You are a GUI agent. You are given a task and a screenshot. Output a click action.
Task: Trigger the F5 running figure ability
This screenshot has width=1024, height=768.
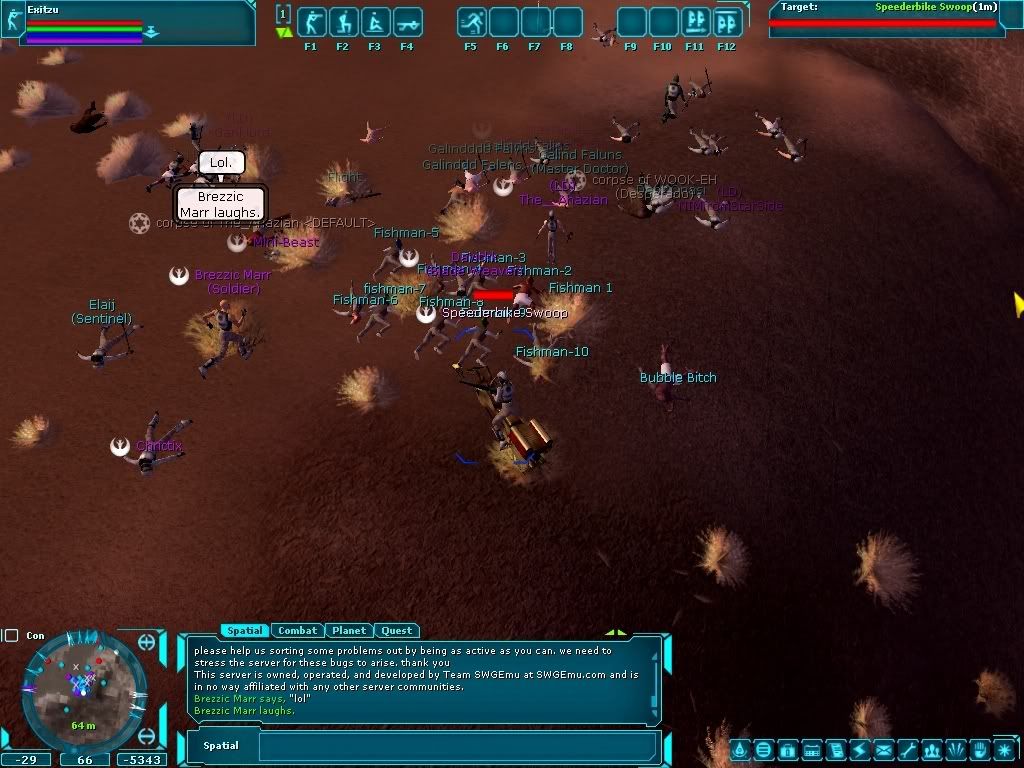[471, 23]
